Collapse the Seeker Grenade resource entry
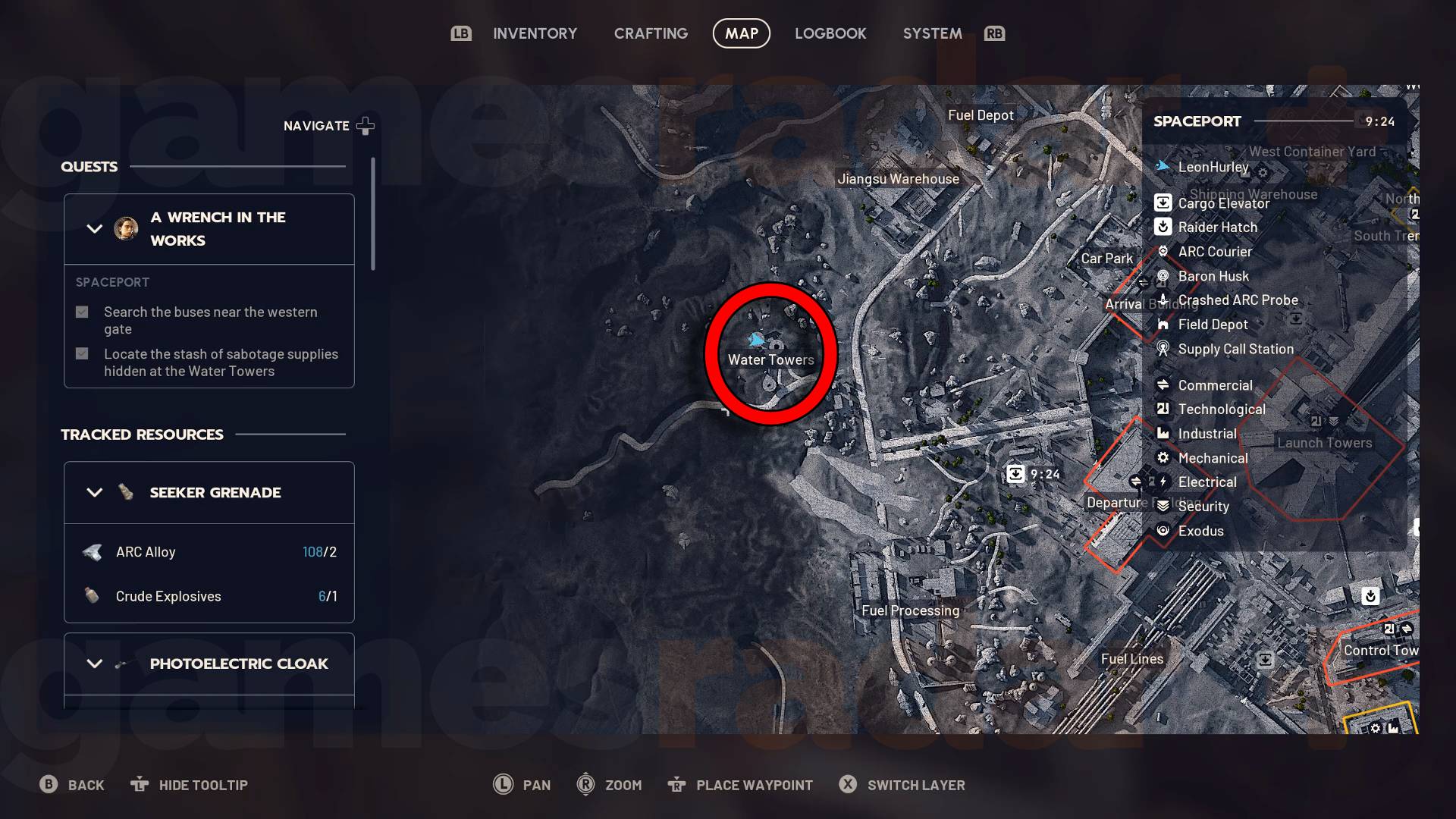 pyautogui.click(x=94, y=492)
